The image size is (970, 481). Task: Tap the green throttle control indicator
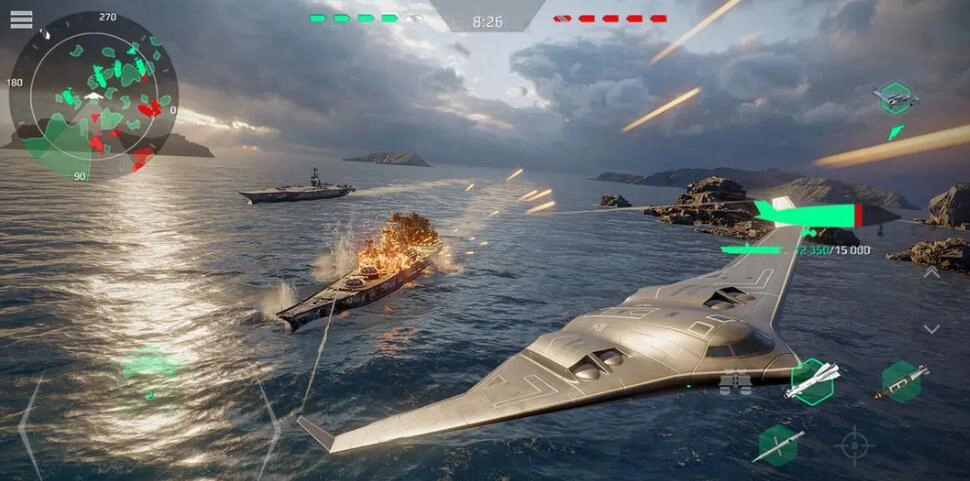point(149,367)
